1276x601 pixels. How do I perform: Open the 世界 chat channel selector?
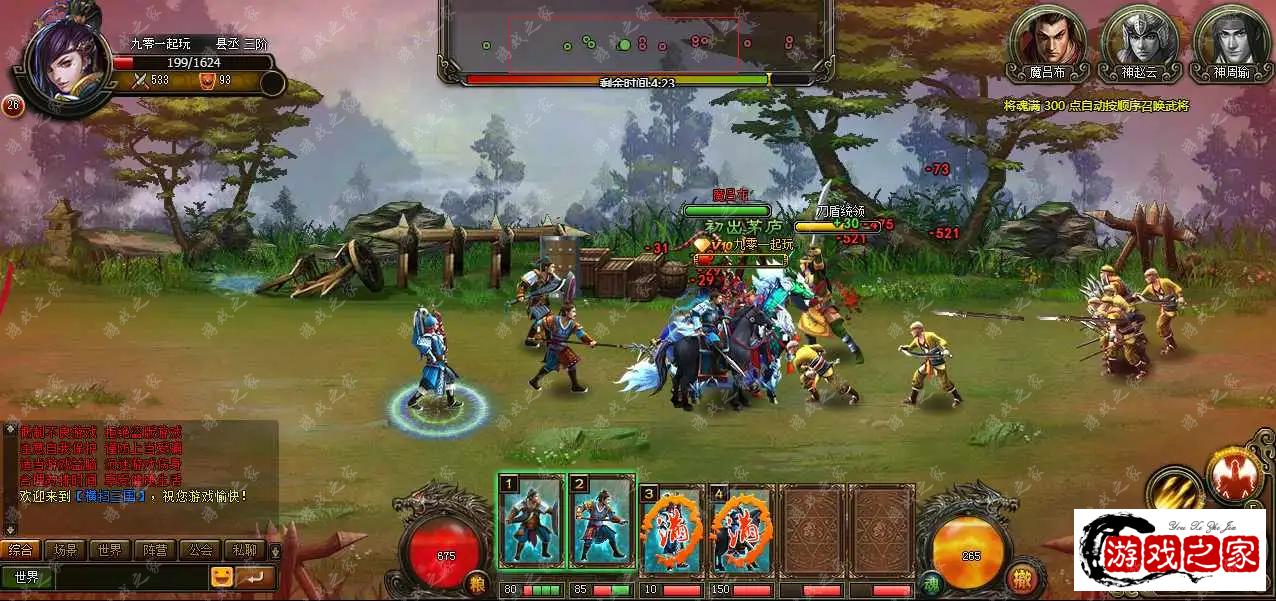click(27, 577)
